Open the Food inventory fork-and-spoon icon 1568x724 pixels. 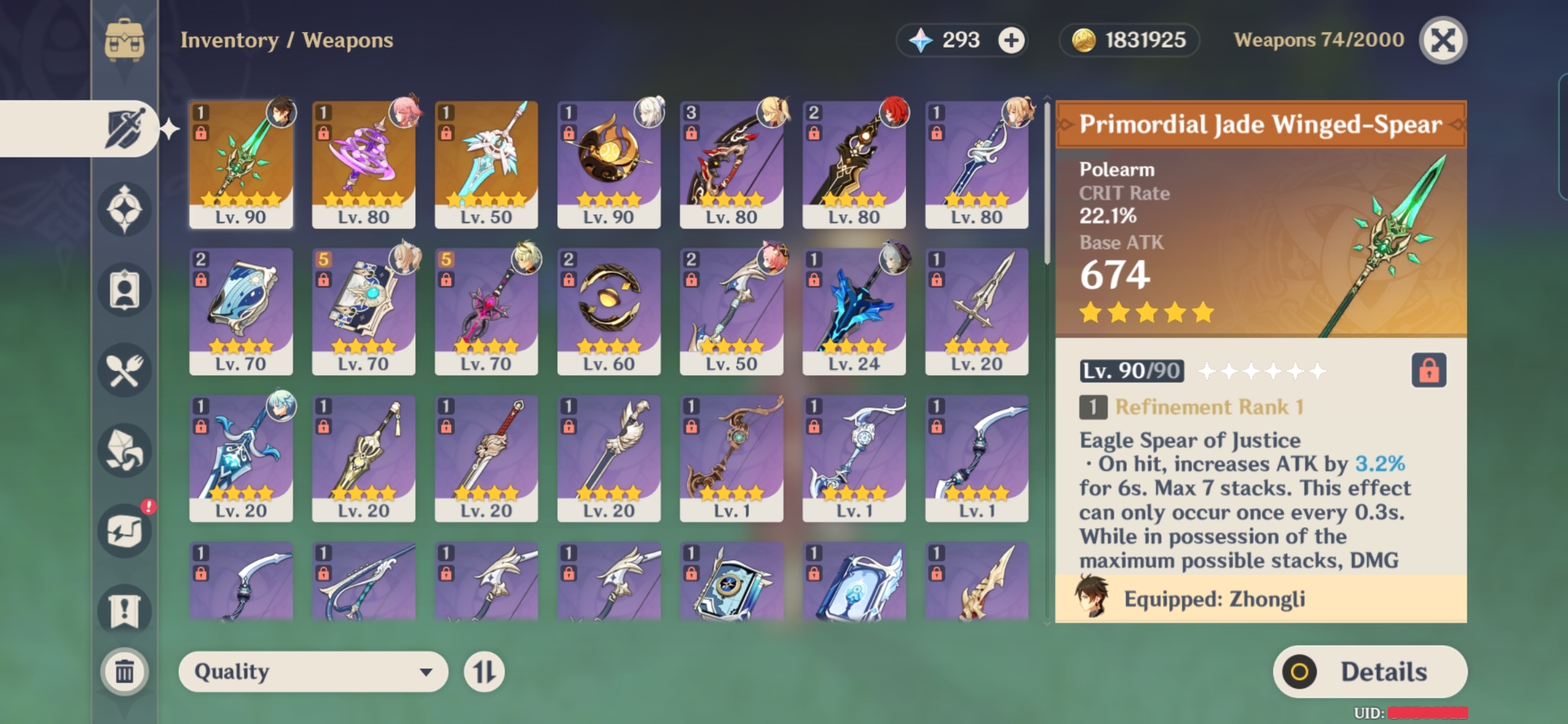(124, 369)
